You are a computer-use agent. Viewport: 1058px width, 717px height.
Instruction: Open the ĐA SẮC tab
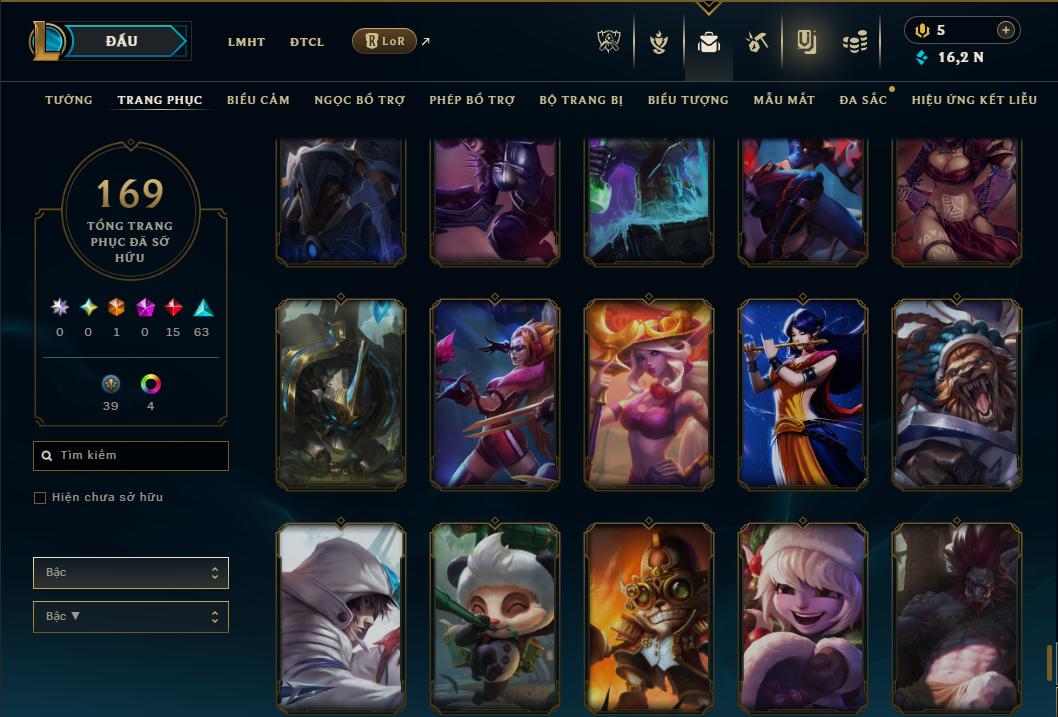tap(863, 100)
